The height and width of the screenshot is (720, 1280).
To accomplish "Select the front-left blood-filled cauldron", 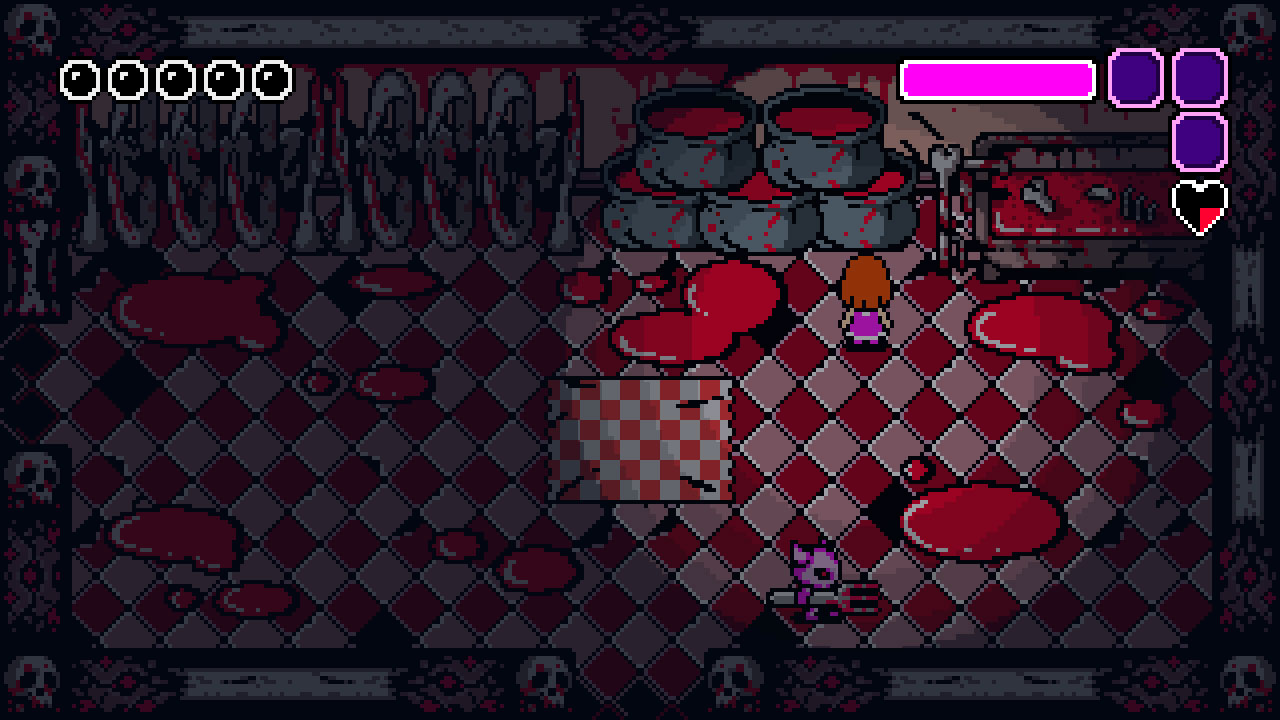I will click(650, 220).
